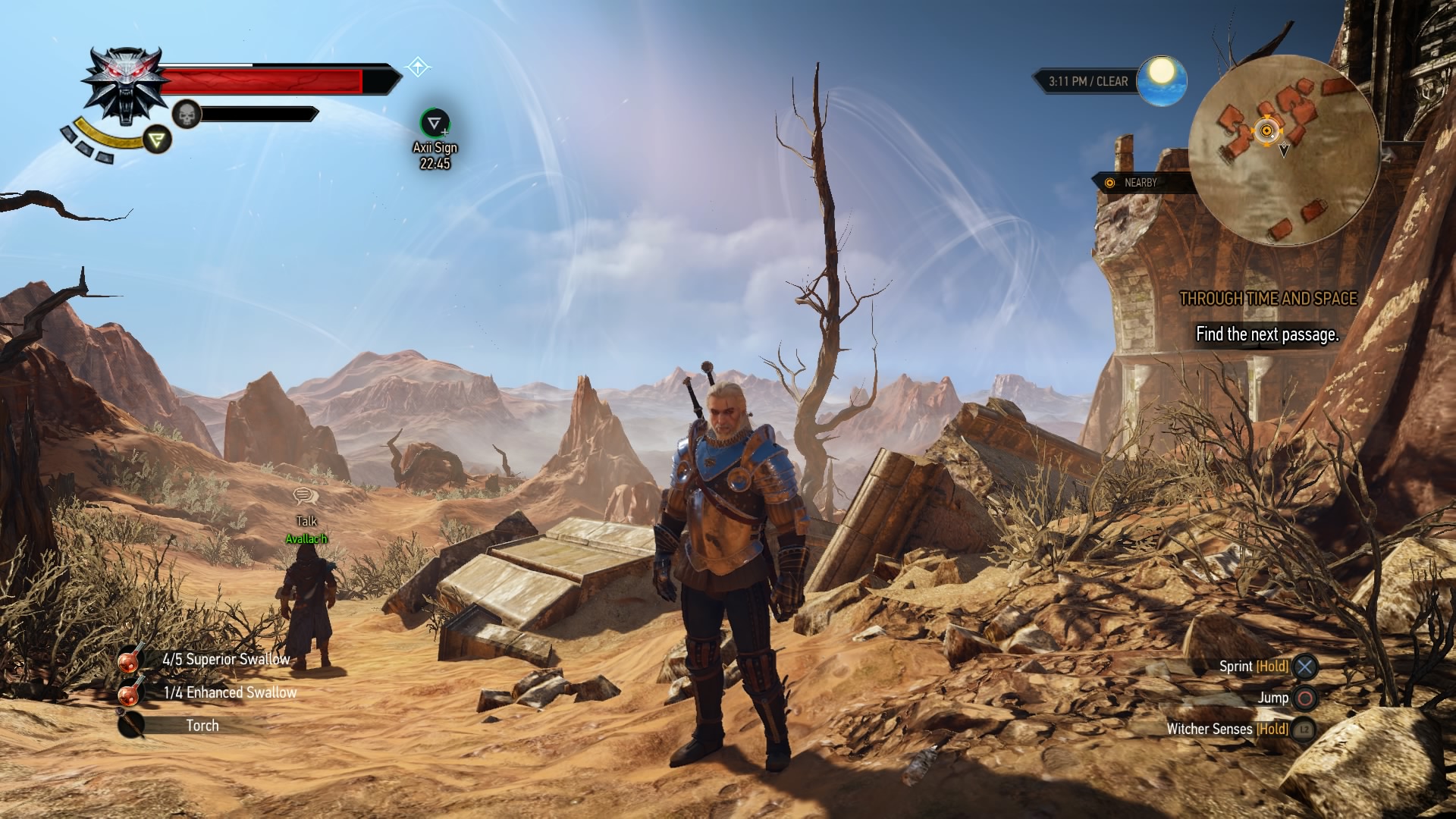
Task: Click the Through Time and Space quest tracker
Action: (1268, 299)
